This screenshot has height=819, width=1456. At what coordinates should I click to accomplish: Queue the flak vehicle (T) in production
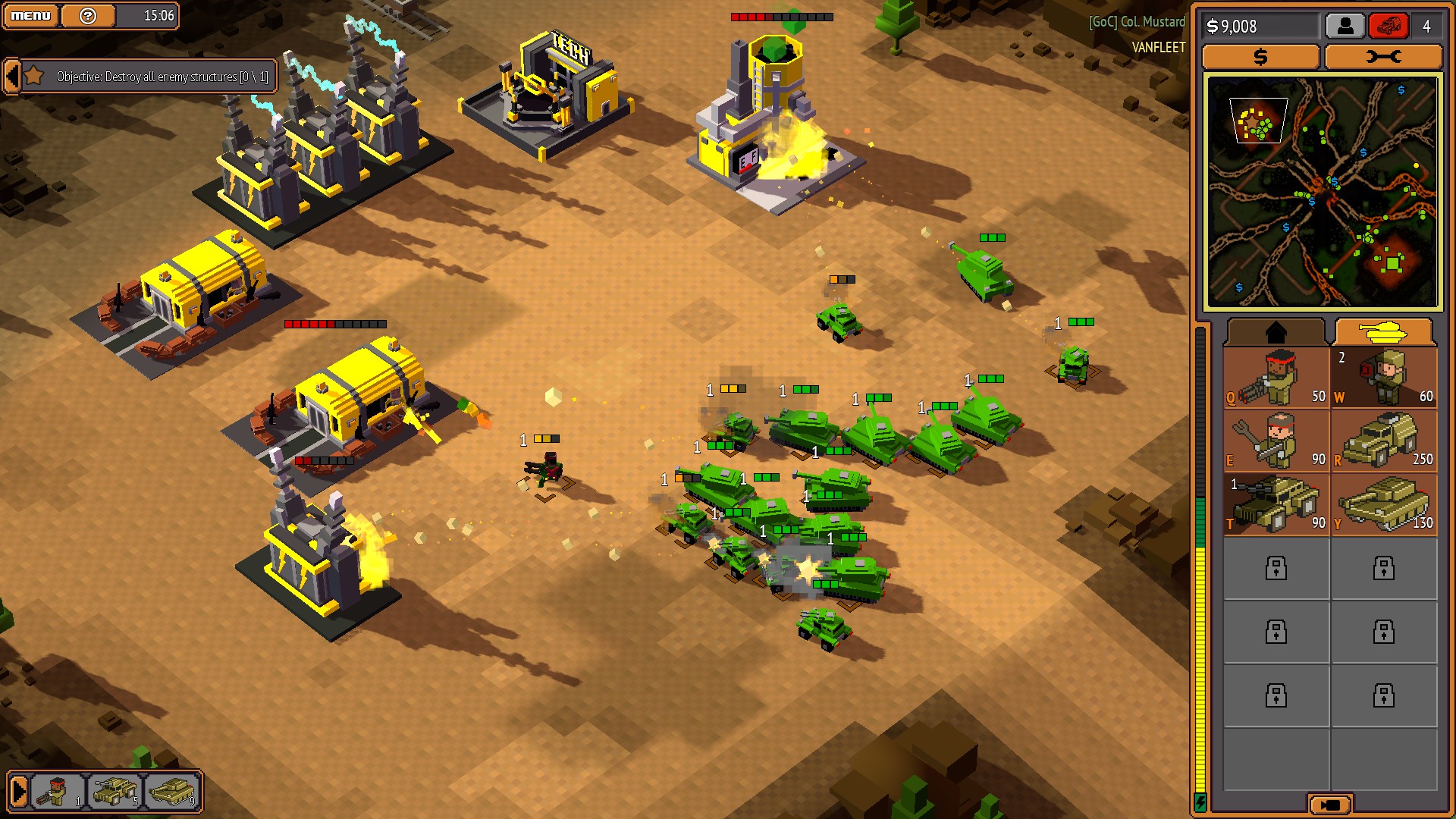1275,504
